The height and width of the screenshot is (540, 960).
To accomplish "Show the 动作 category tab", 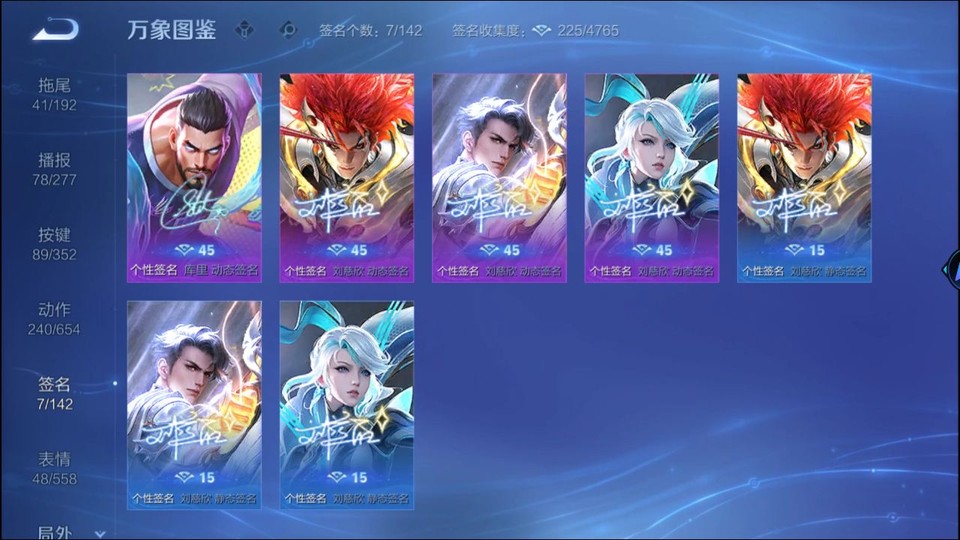I will click(x=55, y=318).
